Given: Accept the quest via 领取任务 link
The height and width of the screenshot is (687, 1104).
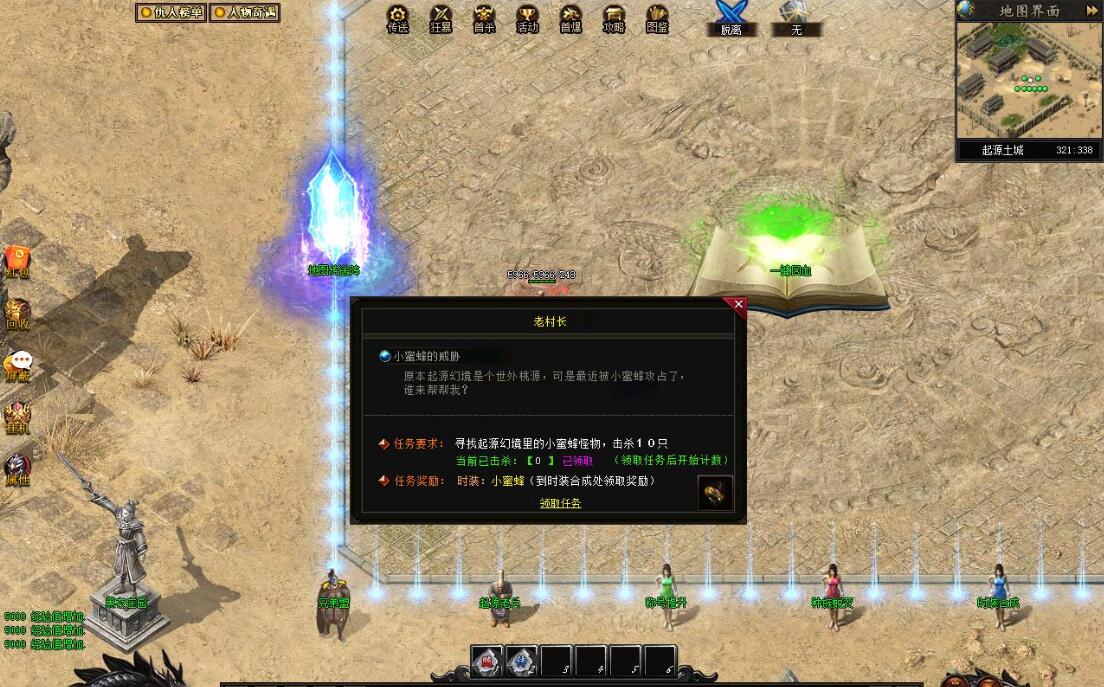Looking at the screenshot, I should (x=560, y=503).
